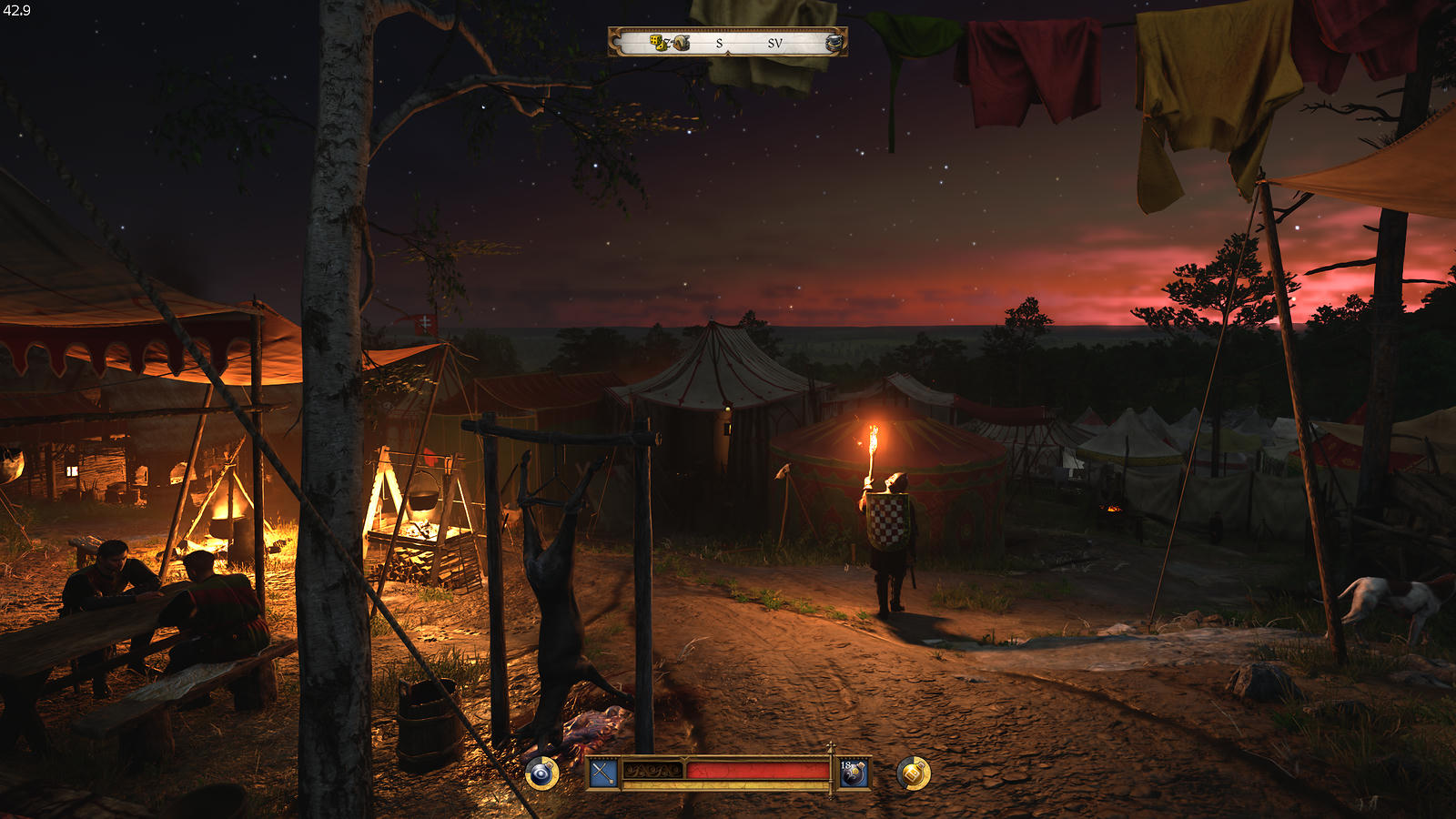1456x819 pixels.
Task: Click the stacked pots marker on the compass
Action: (834, 43)
